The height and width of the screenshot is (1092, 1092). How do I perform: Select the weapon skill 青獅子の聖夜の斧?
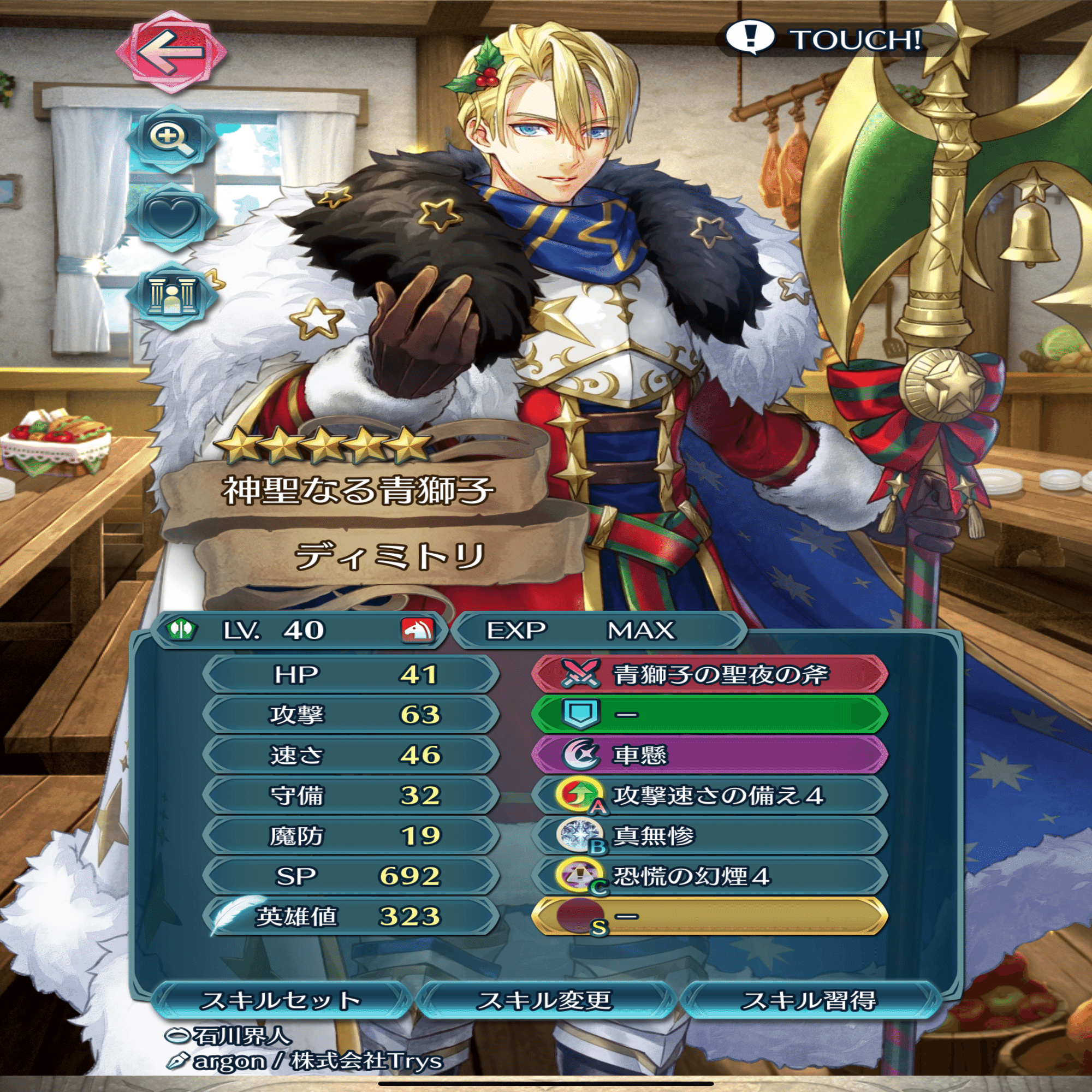click(709, 674)
